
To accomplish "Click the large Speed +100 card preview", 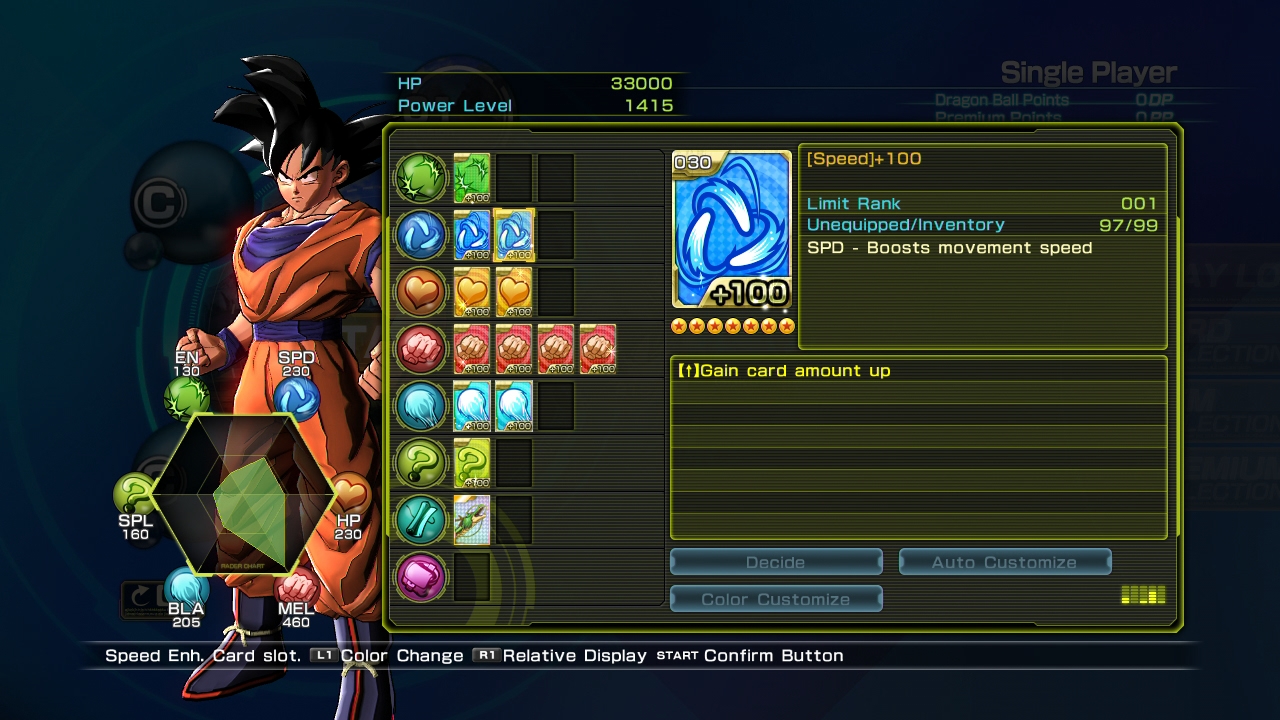I will [x=732, y=230].
